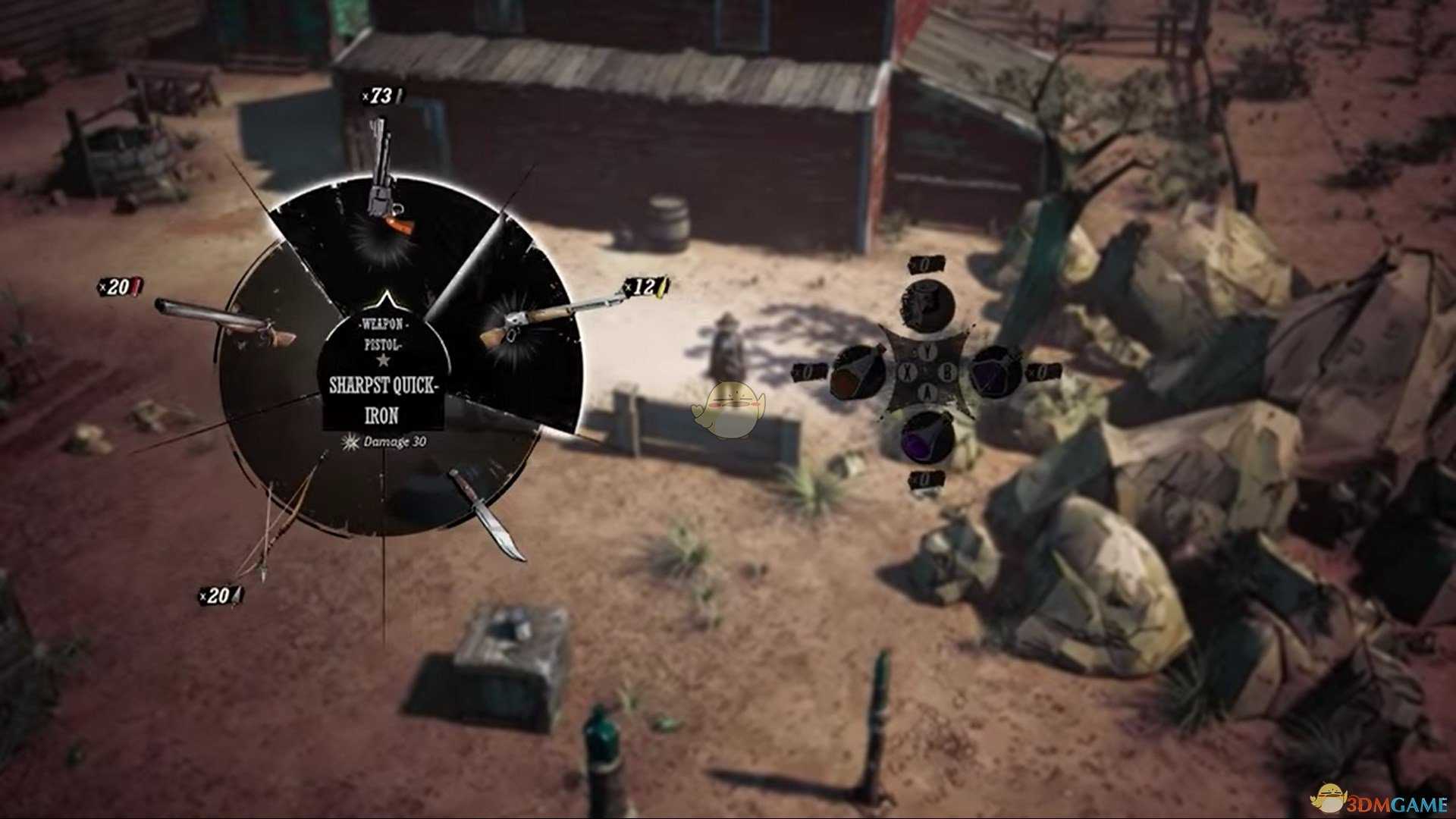Select the purple flask in bottom item slot
Image resolution: width=1456 pixels, height=819 pixels.
click(x=925, y=438)
